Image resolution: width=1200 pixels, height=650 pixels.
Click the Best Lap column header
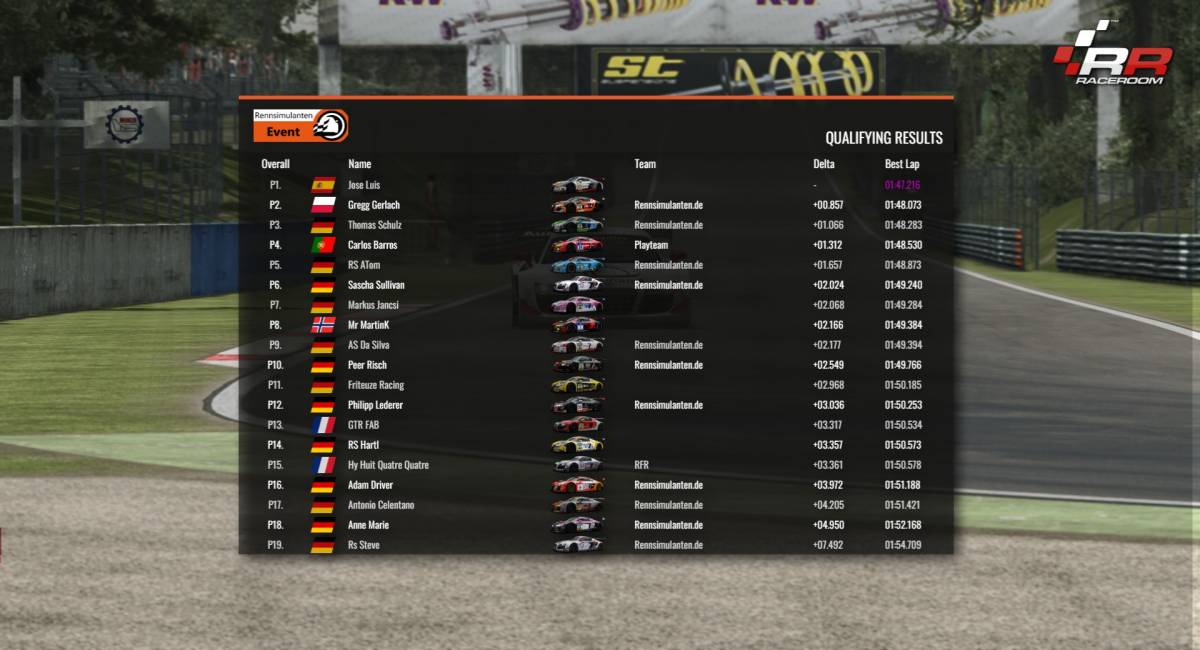point(901,164)
